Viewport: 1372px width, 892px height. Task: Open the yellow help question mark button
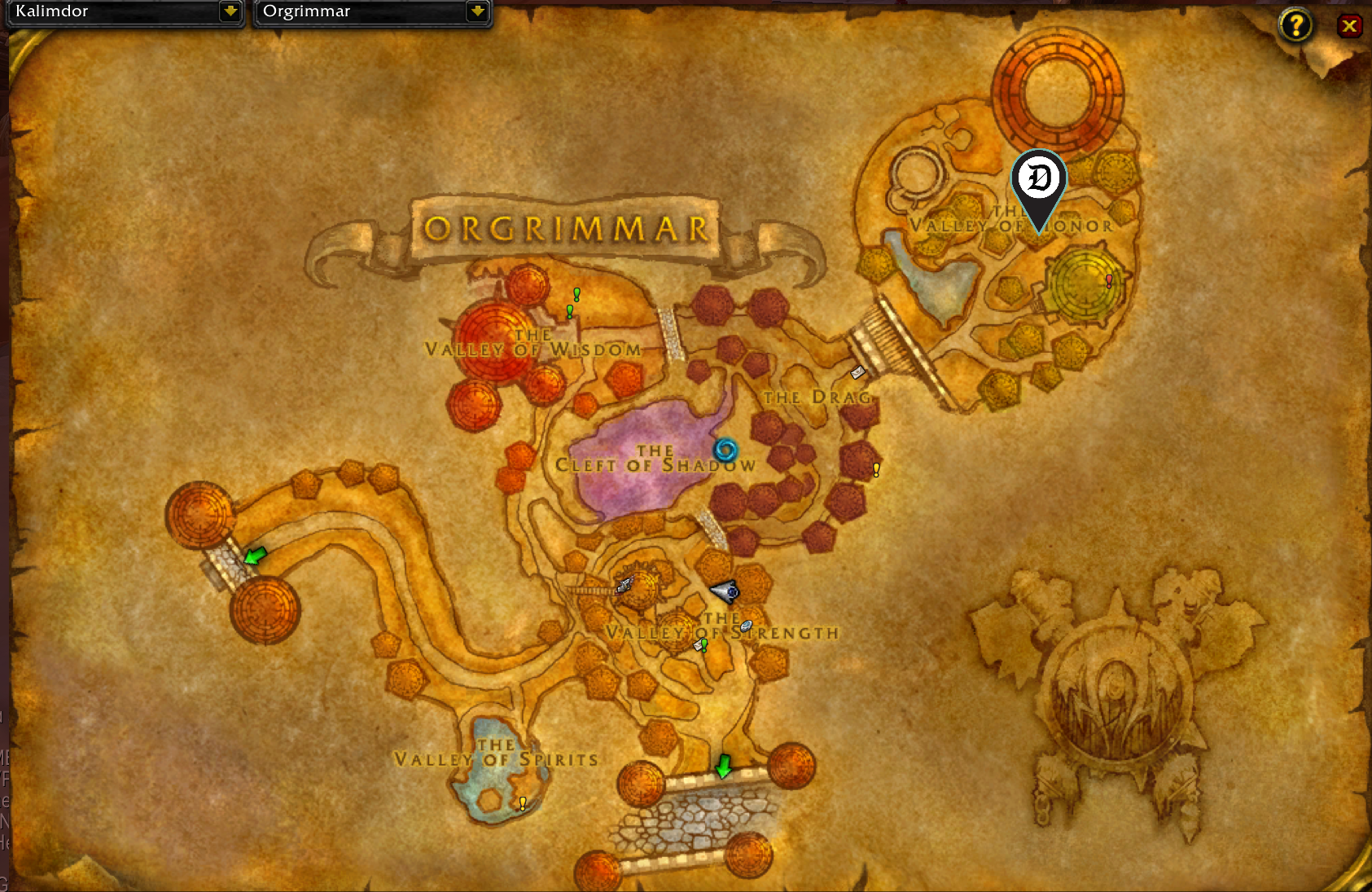pos(1295,25)
